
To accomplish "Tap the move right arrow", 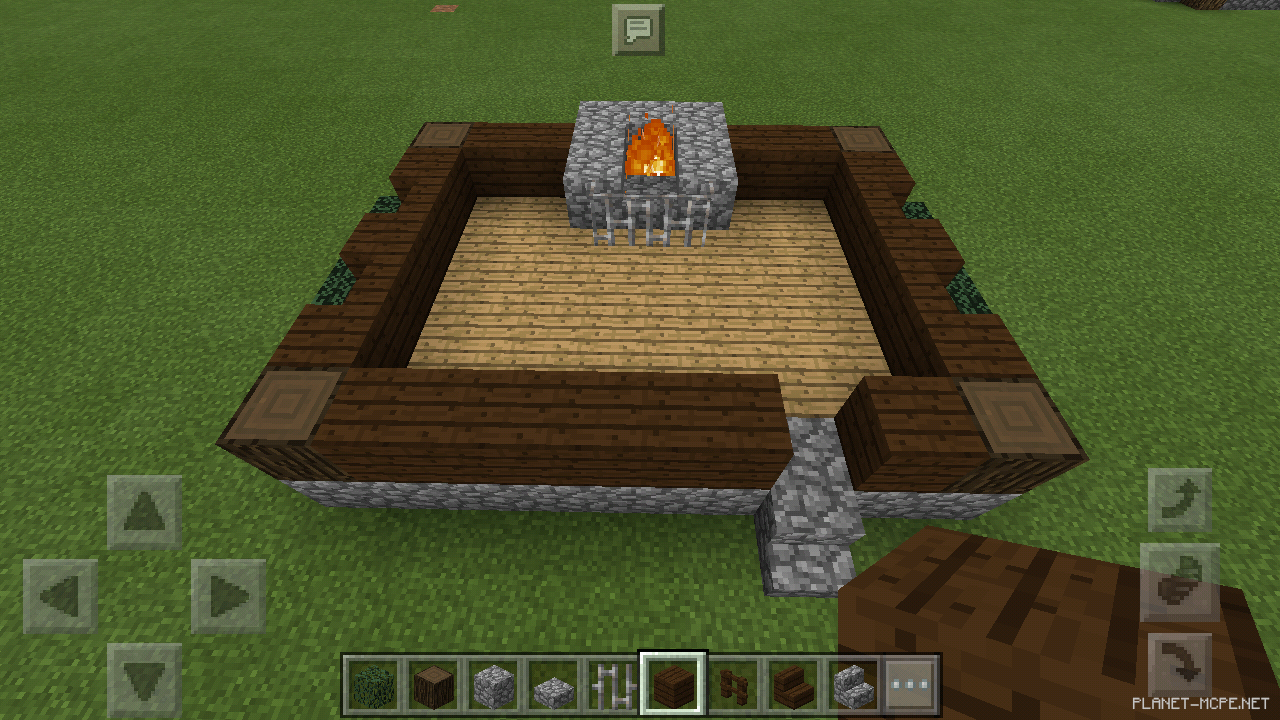I will (x=229, y=597).
